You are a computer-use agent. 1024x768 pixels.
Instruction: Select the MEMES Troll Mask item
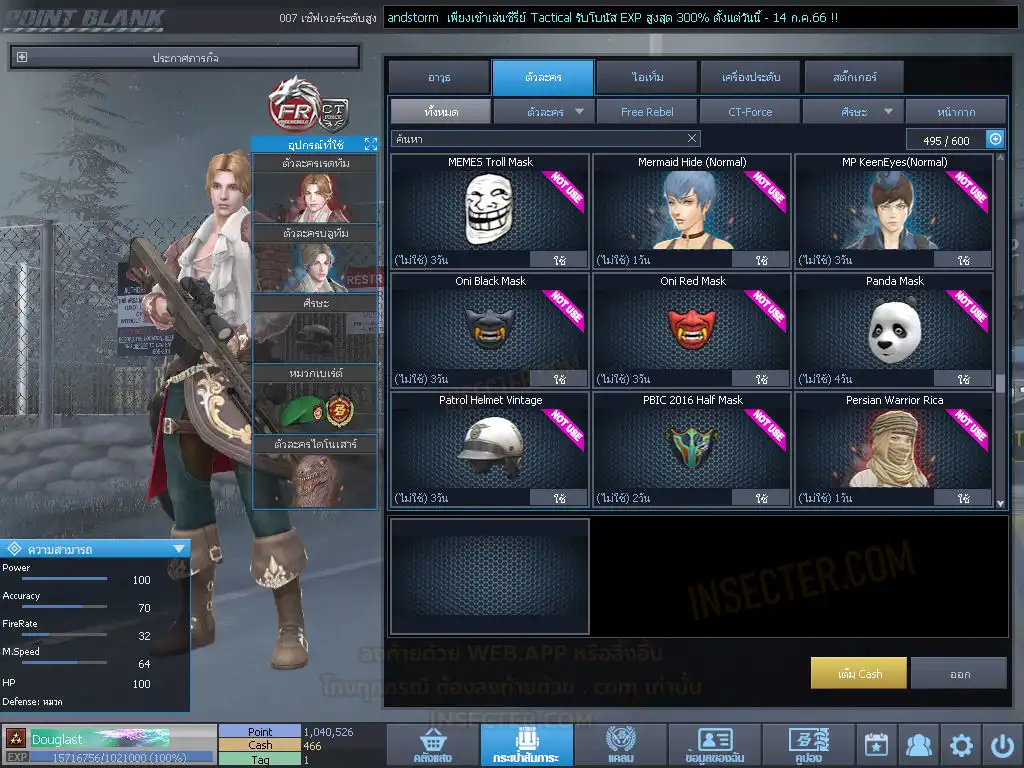(490, 211)
